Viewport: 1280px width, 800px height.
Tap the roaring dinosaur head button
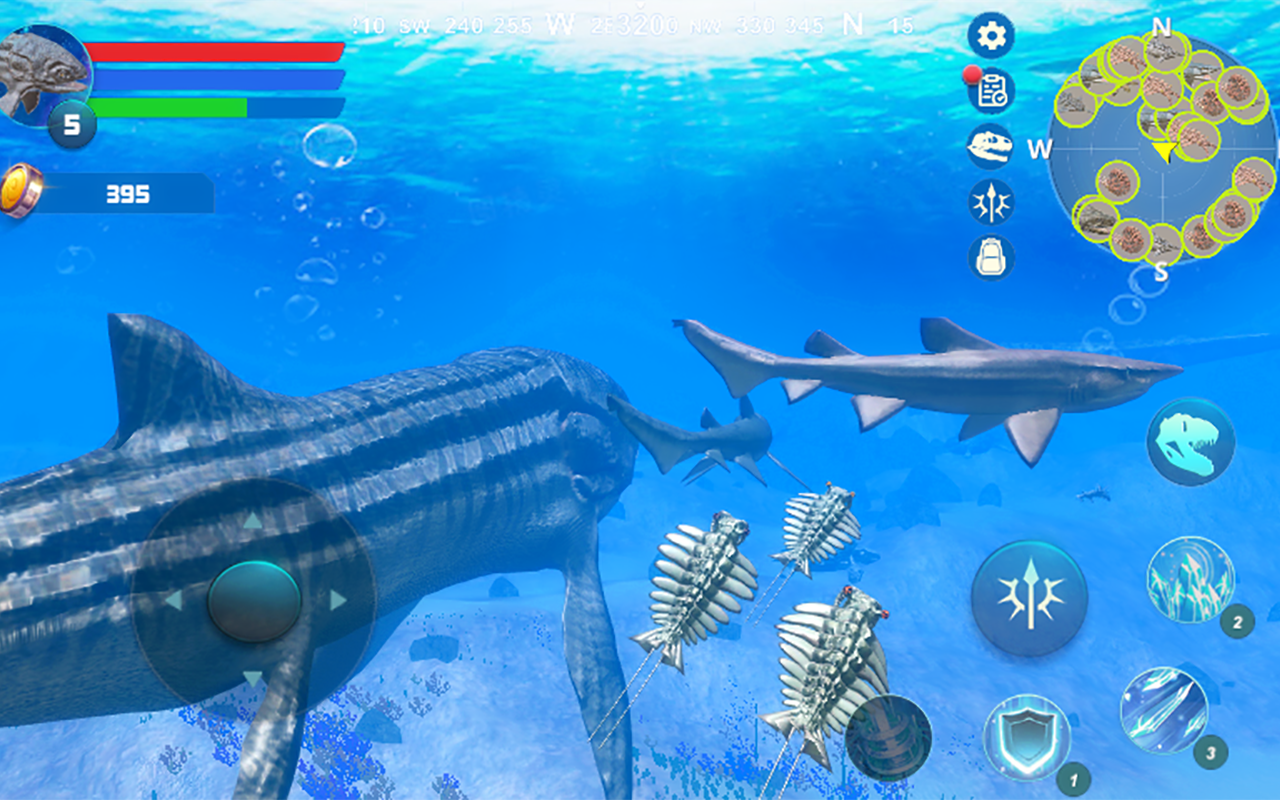click(x=1190, y=441)
